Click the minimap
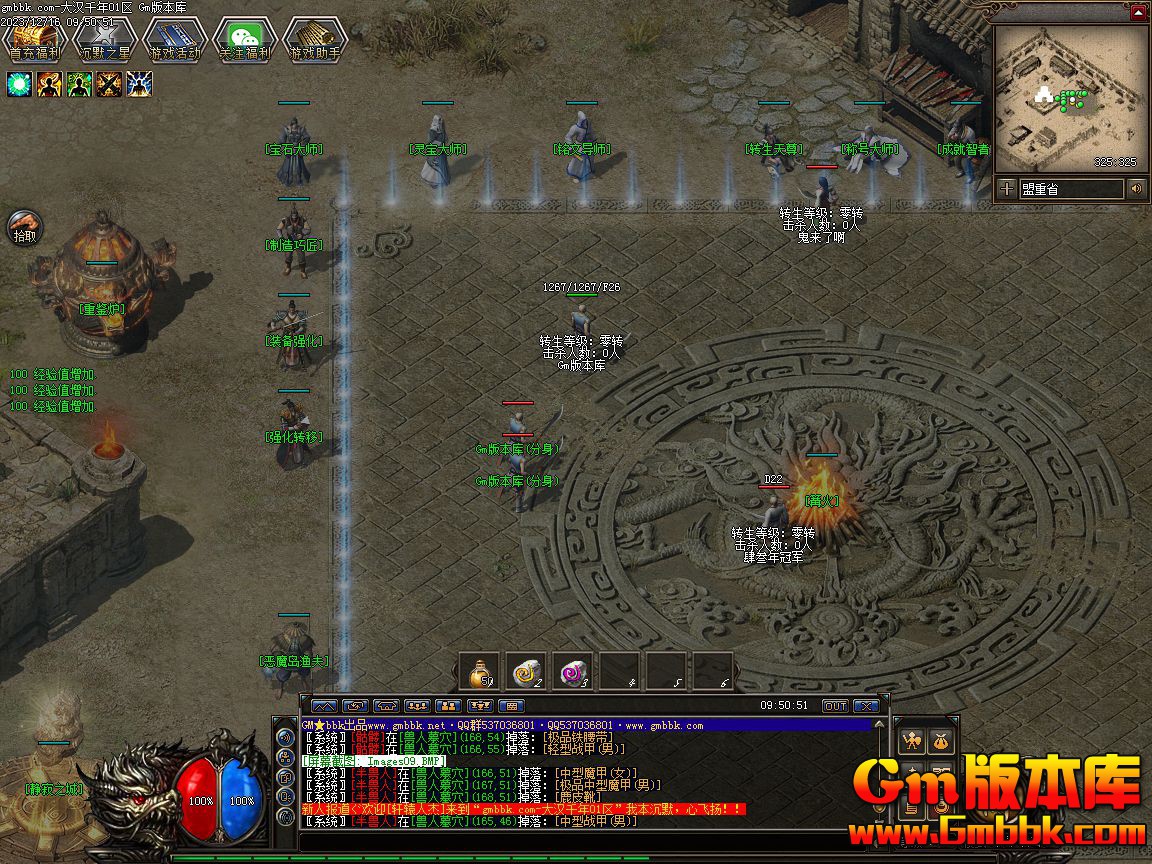The image size is (1152, 864). (1071, 98)
